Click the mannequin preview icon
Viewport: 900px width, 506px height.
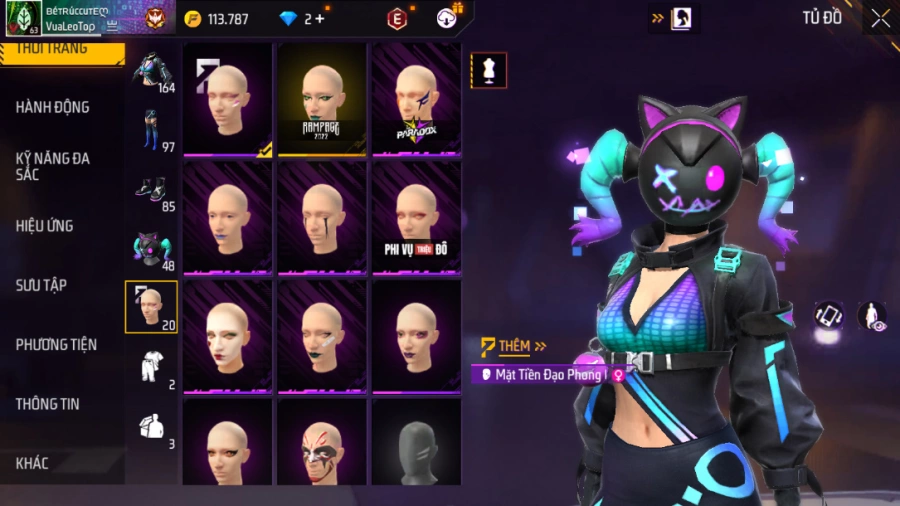[x=489, y=71]
